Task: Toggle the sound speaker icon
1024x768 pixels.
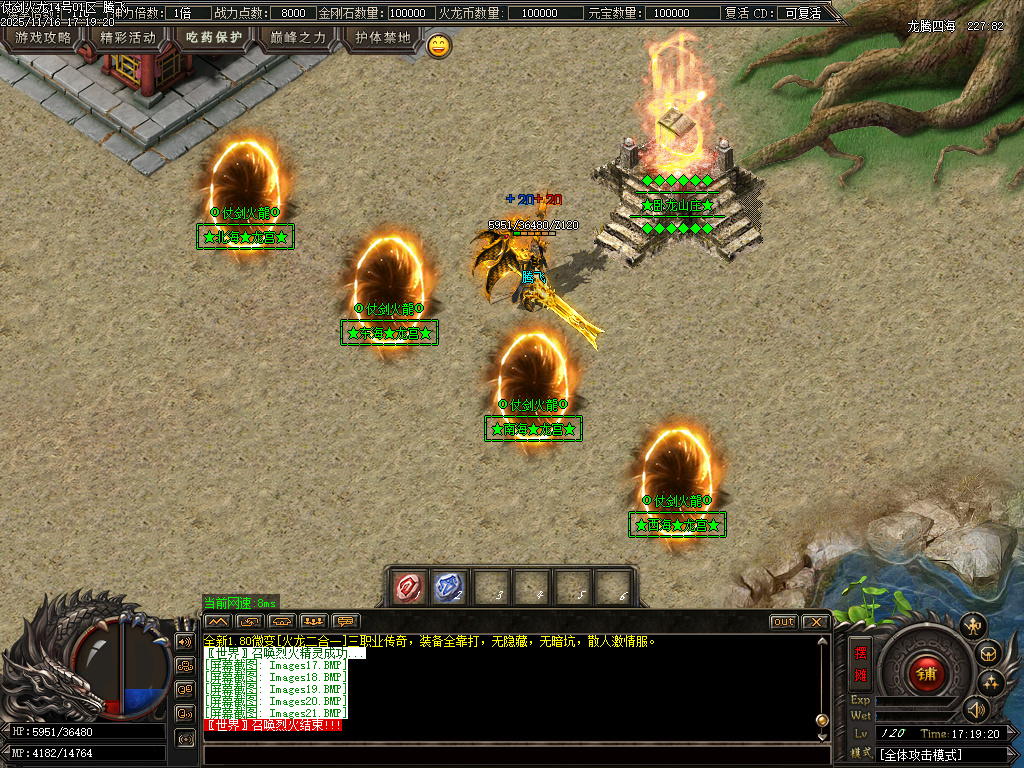Action: [975, 709]
